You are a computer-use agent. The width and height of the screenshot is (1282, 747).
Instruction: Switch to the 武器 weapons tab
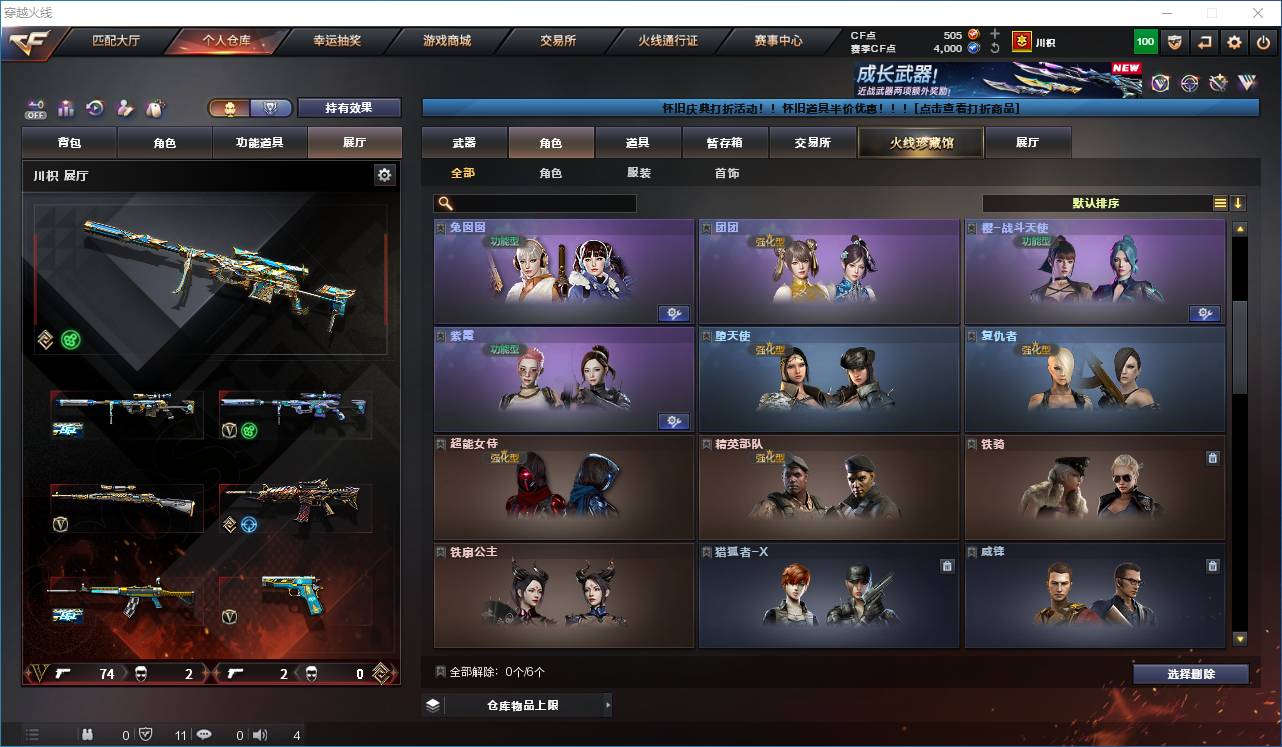tap(464, 143)
